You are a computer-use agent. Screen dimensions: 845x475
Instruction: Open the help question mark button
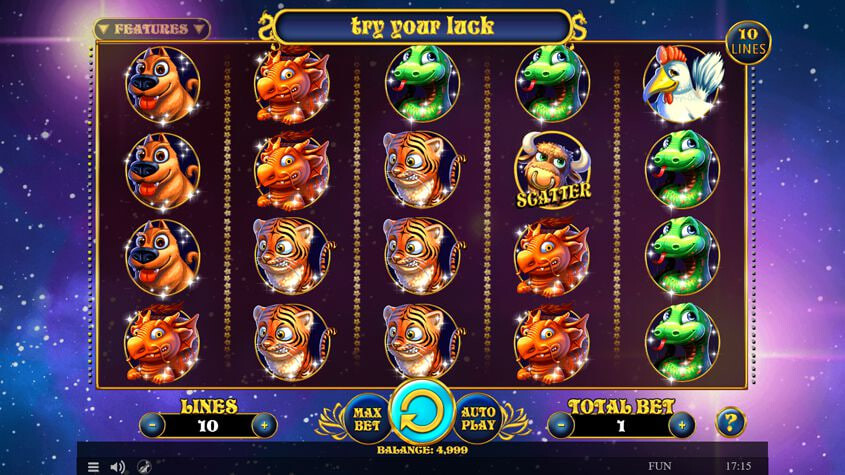(732, 422)
